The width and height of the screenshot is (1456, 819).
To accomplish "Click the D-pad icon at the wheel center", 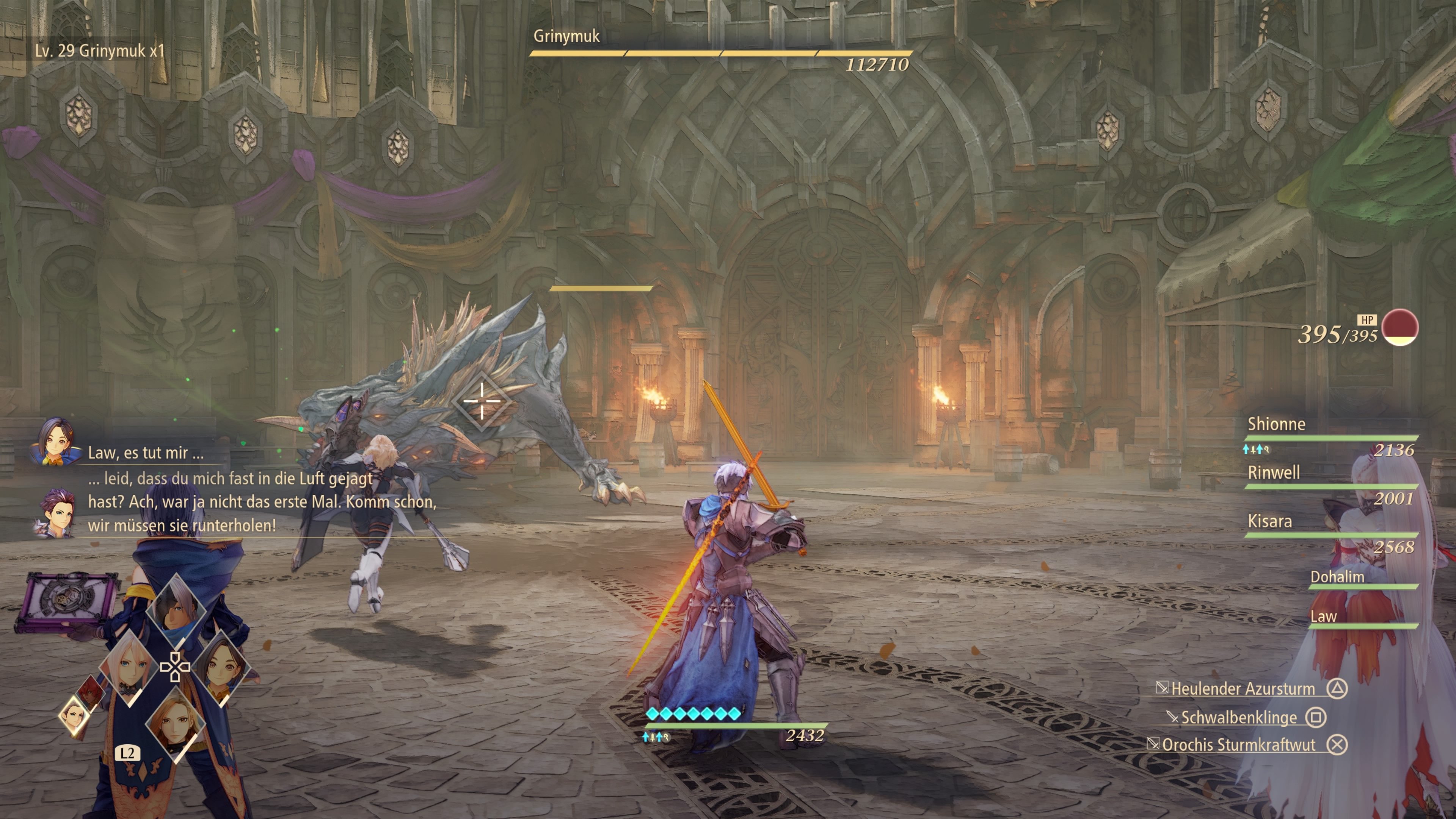I will coord(176,666).
